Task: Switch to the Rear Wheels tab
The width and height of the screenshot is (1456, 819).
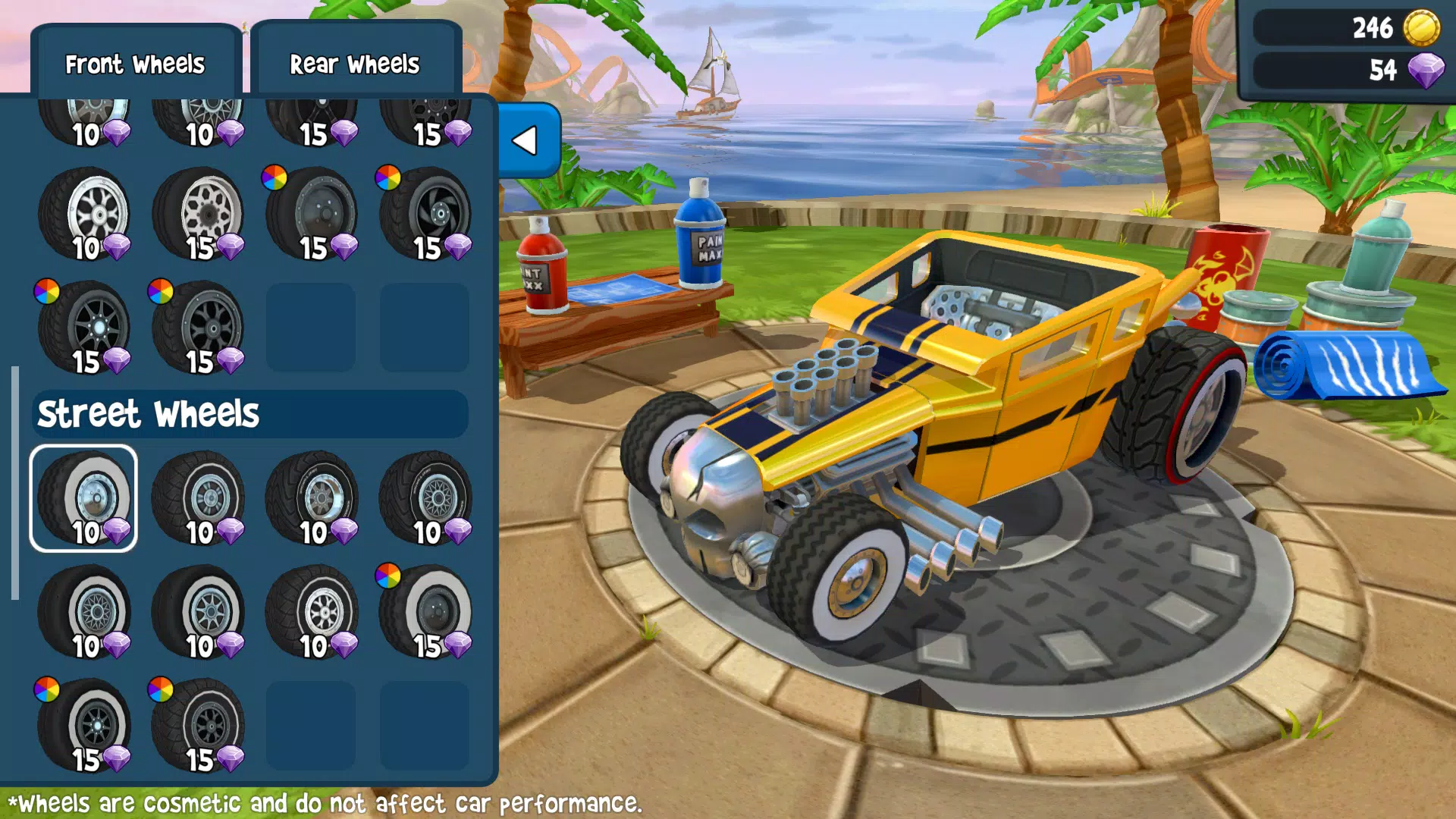Action: (x=355, y=64)
